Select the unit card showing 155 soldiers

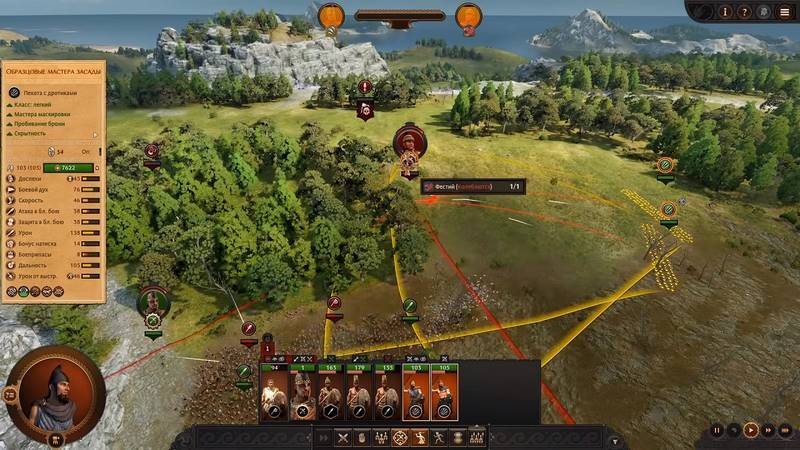pyautogui.click(x=385, y=394)
